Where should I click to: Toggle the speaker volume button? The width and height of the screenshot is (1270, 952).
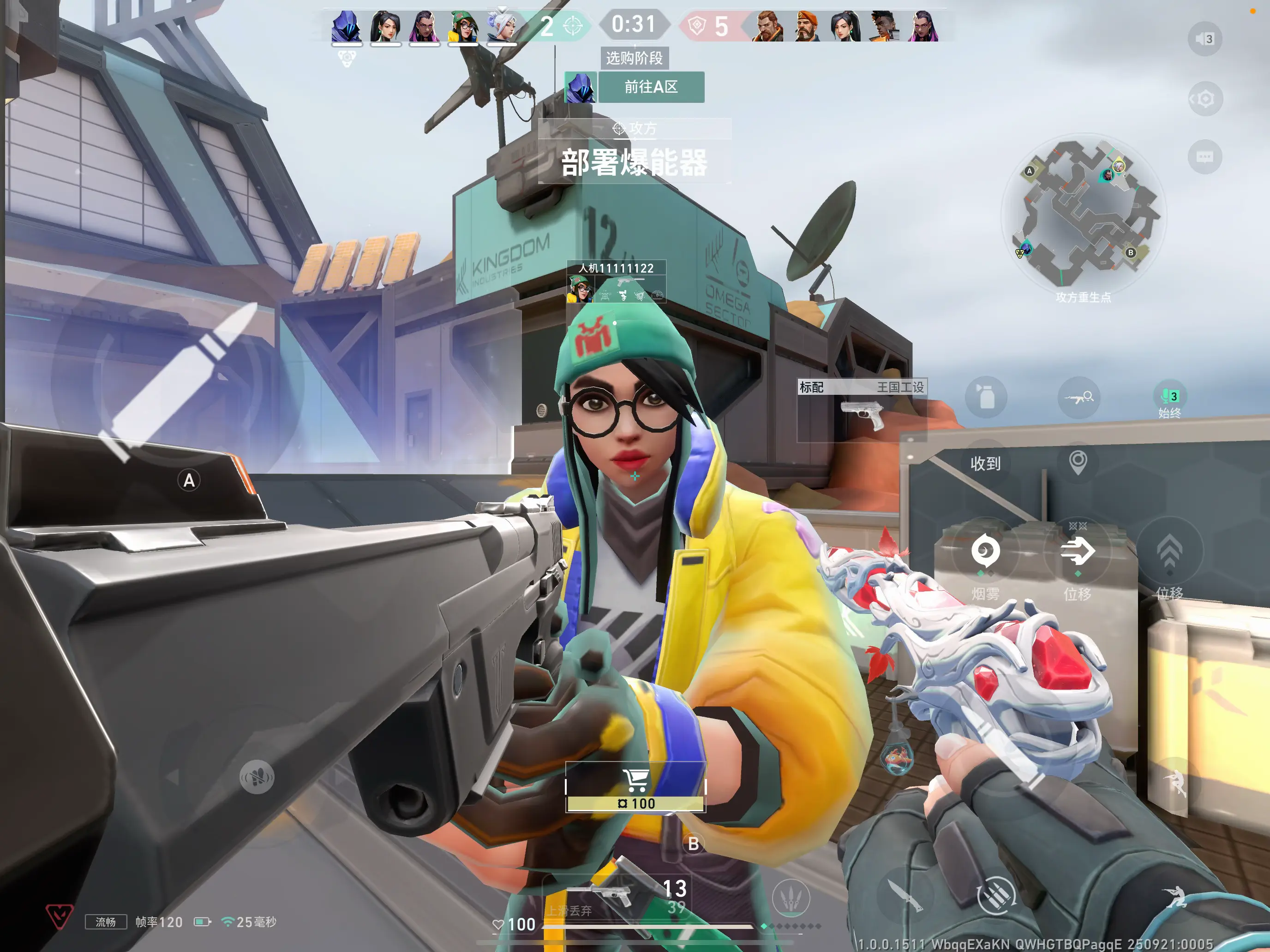[1204, 39]
